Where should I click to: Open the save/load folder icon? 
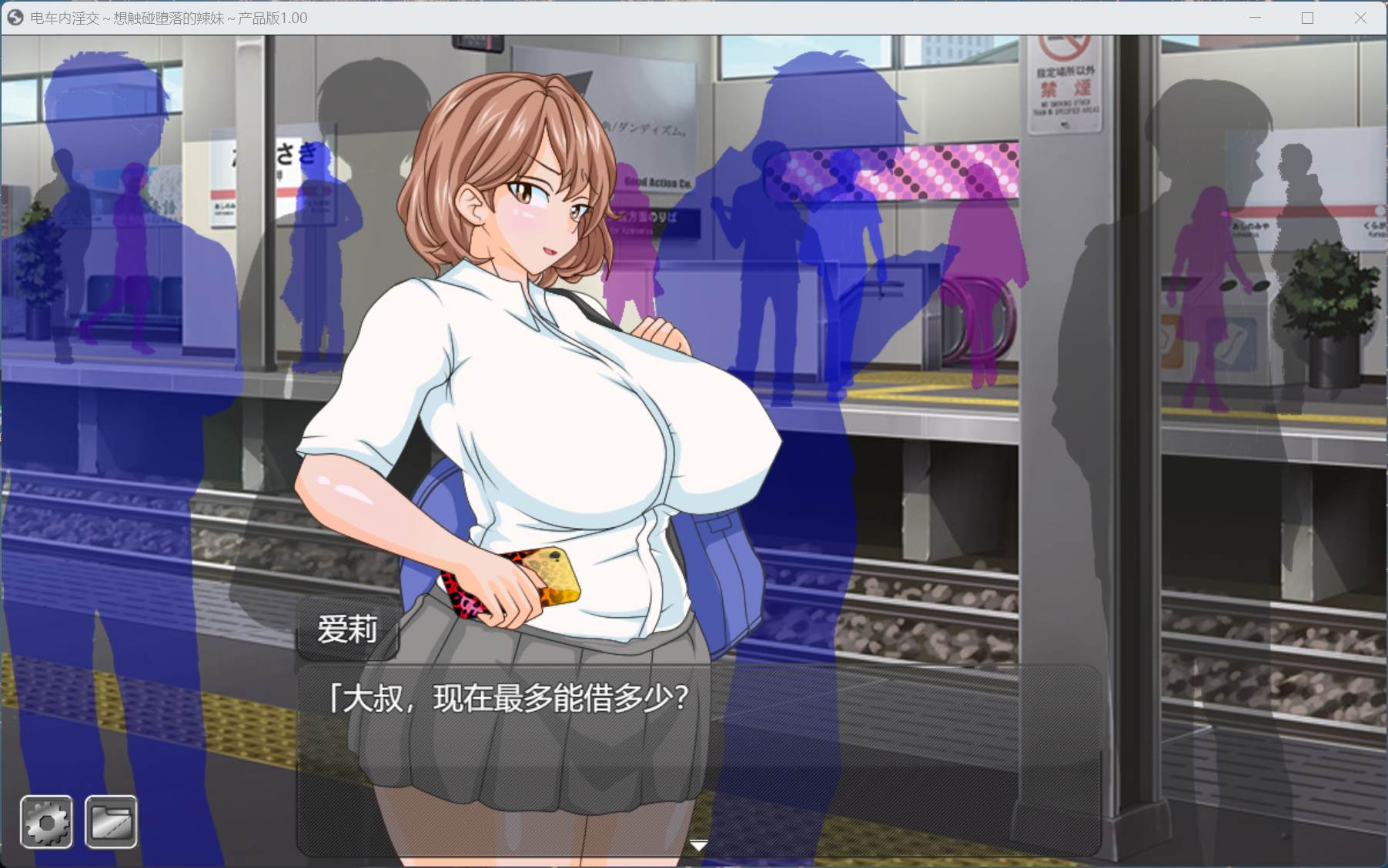(x=110, y=821)
